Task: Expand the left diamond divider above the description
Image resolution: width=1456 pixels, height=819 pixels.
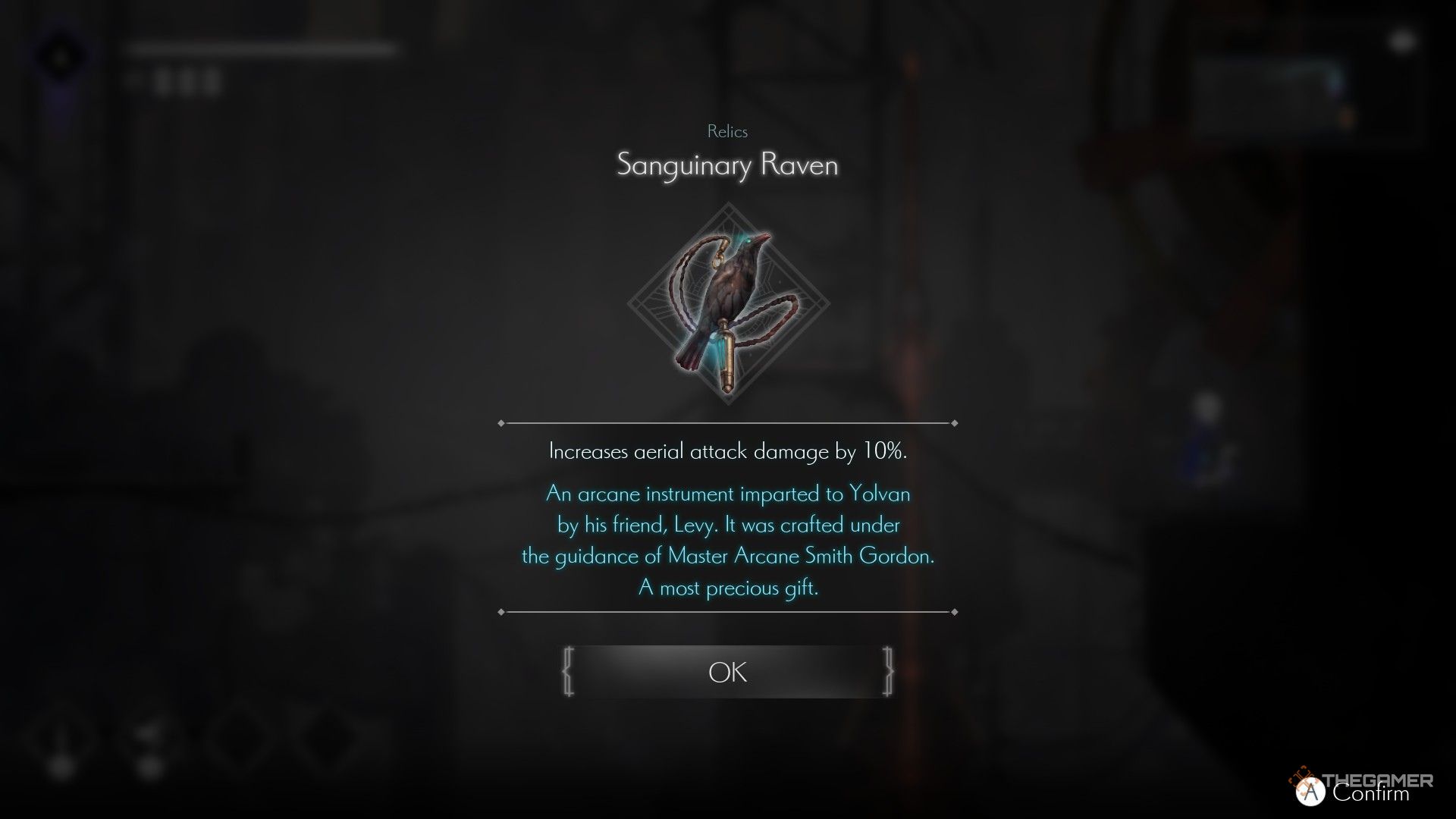Action: coord(502,422)
